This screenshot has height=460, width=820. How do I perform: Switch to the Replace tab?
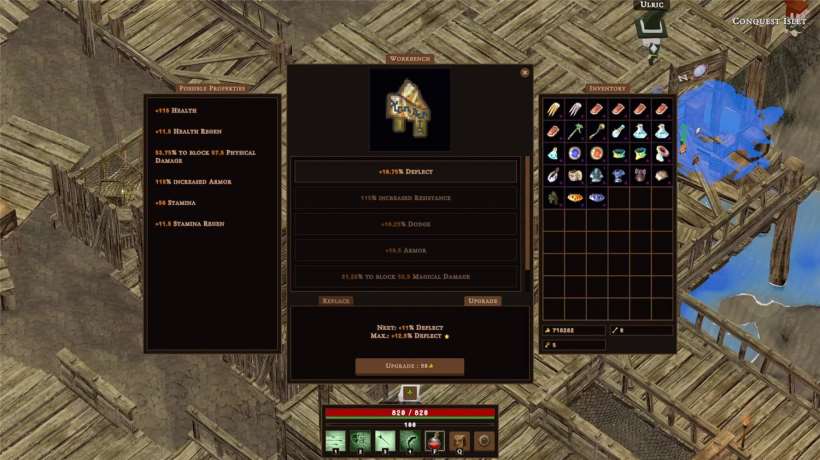[336, 301]
